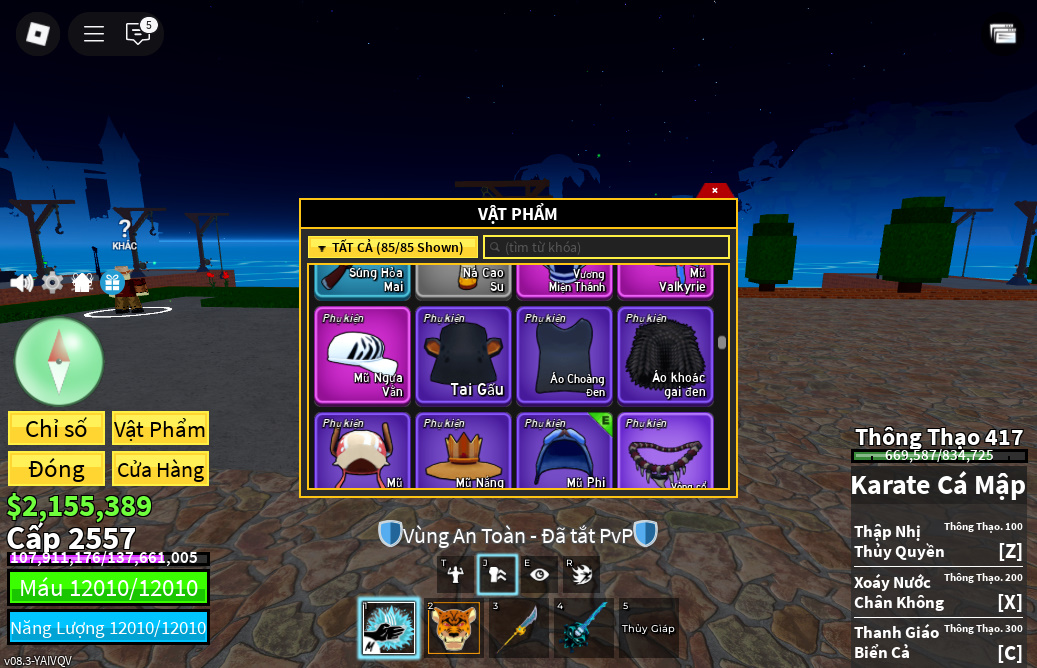Equip the Karate Cá Mập hotbar slot
Screen dimensions: 1037x668
pos(389,628)
